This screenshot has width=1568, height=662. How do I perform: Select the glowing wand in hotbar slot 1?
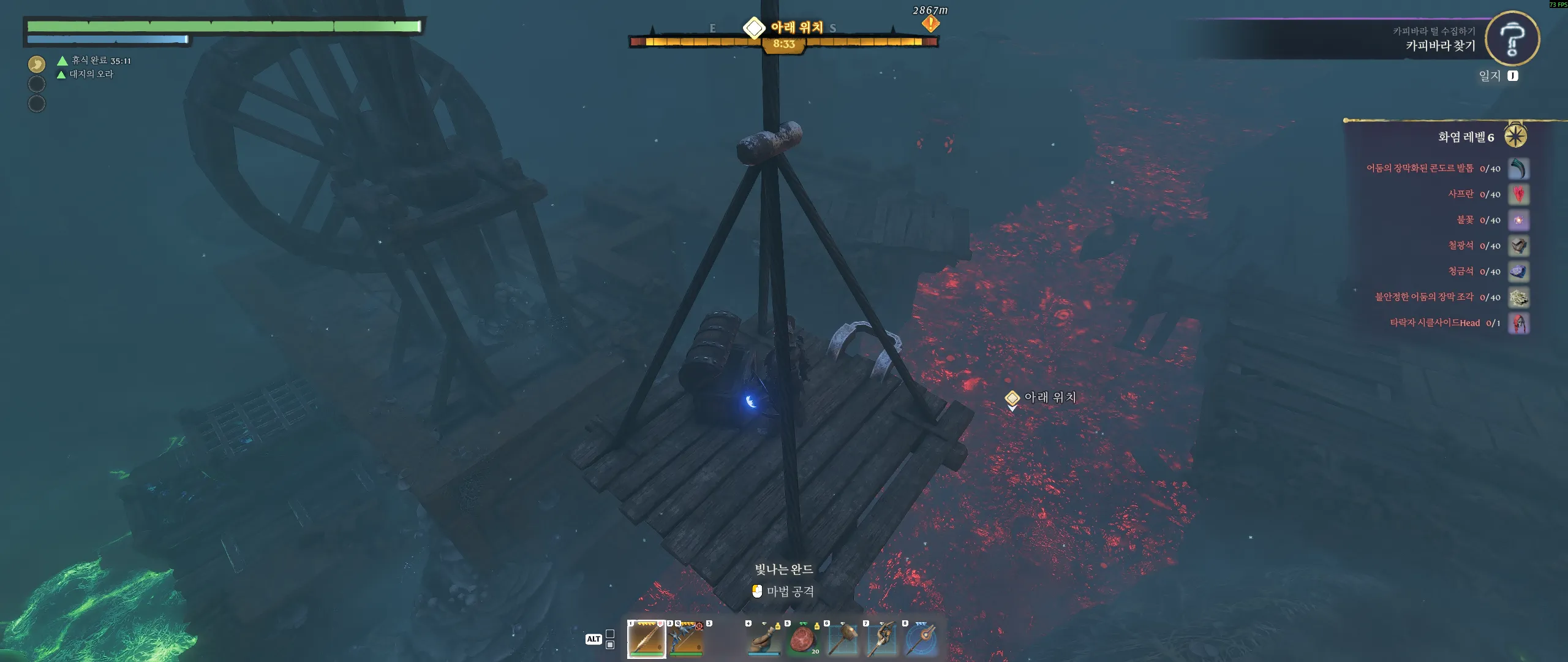[646, 639]
